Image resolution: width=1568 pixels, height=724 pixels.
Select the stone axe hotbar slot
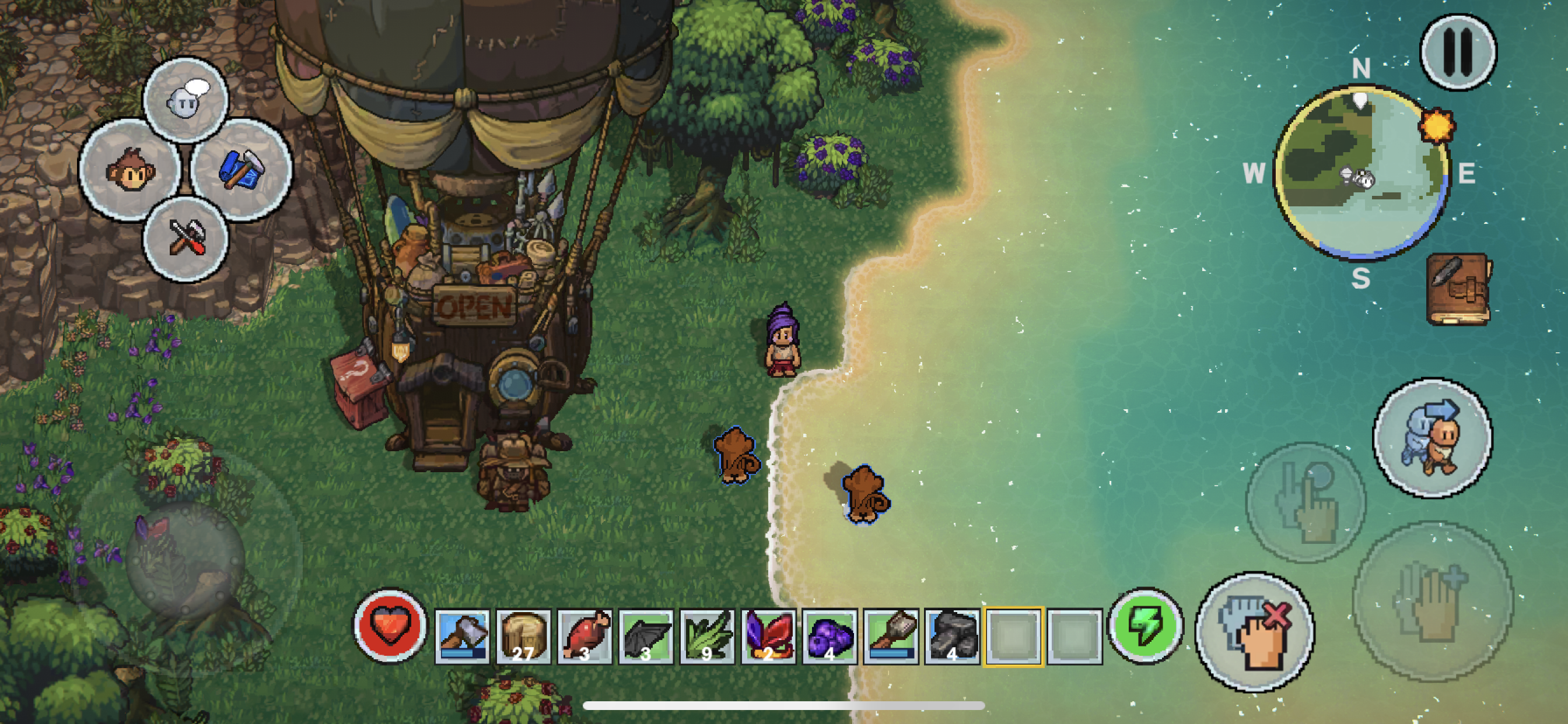coord(462,636)
